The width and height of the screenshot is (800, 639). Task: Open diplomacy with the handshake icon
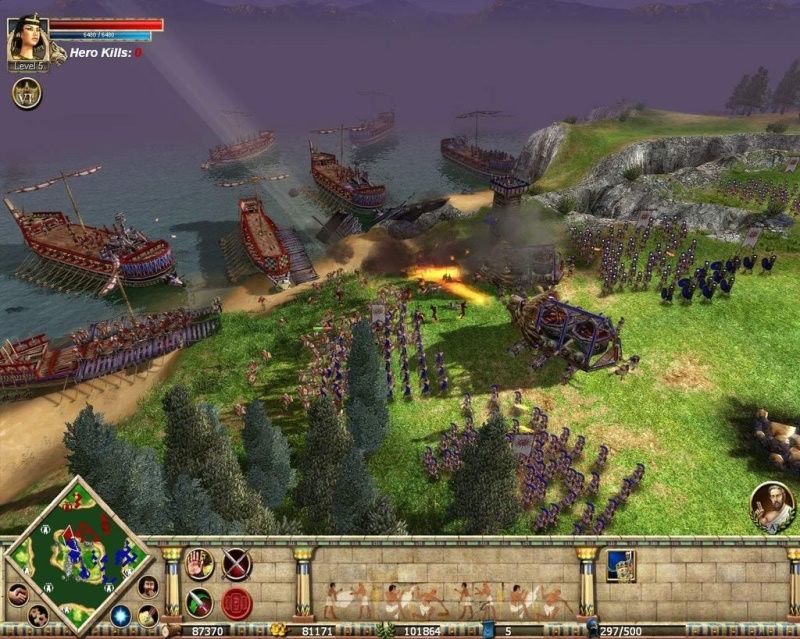pyautogui.click(x=17, y=594)
